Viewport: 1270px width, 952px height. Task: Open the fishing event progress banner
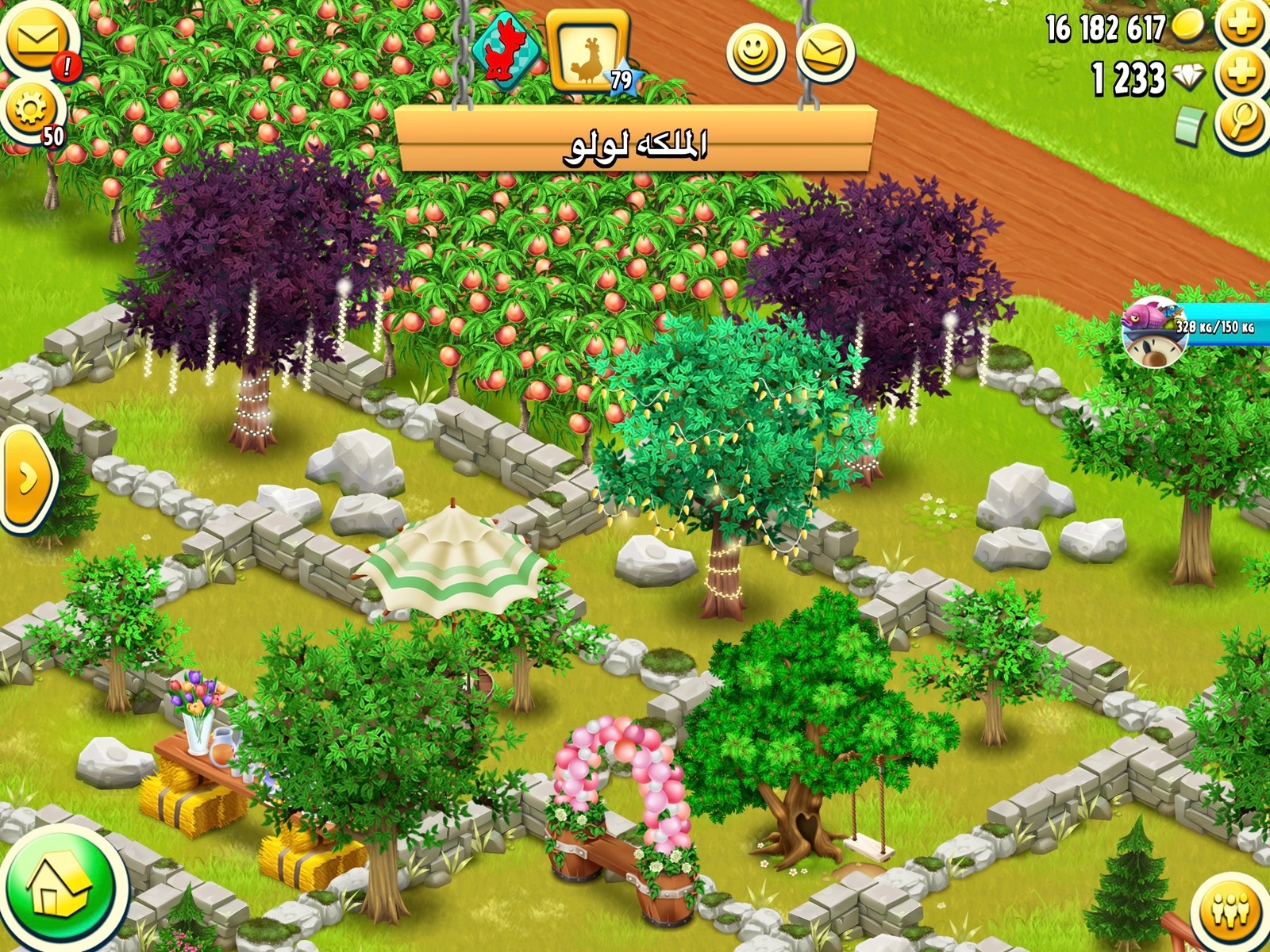pos(1199,325)
